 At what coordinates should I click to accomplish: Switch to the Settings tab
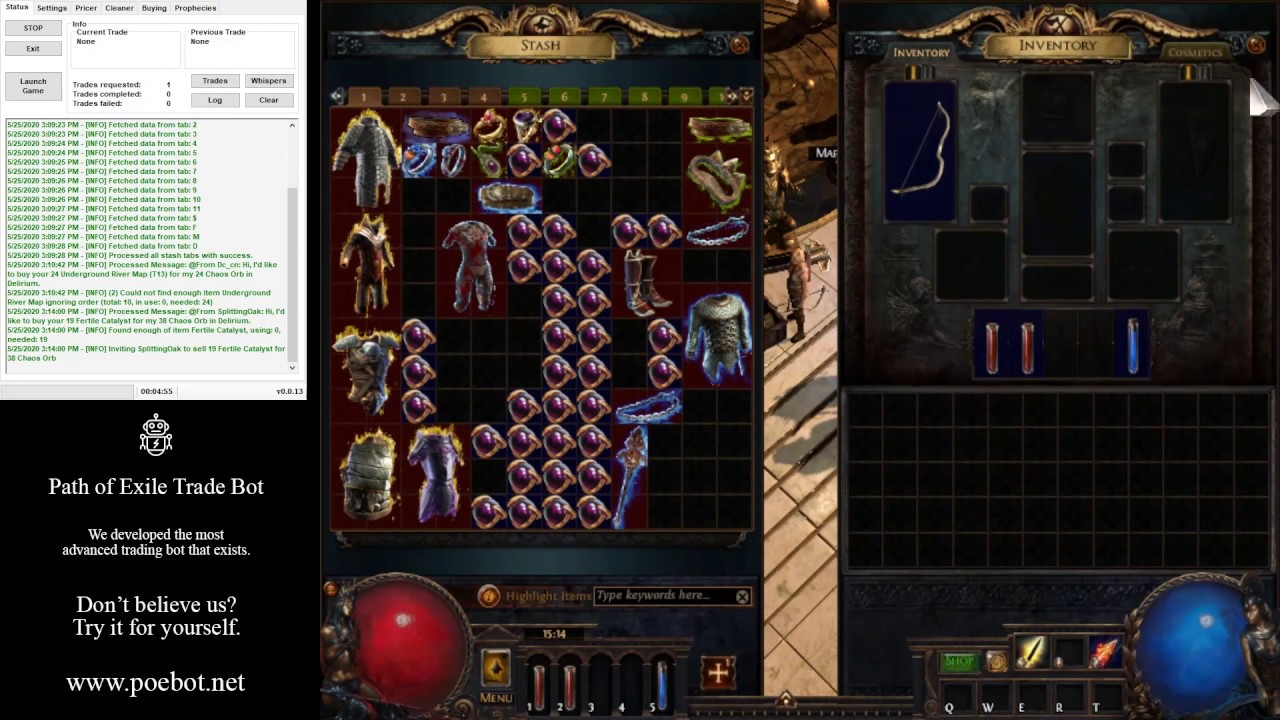[51, 7]
